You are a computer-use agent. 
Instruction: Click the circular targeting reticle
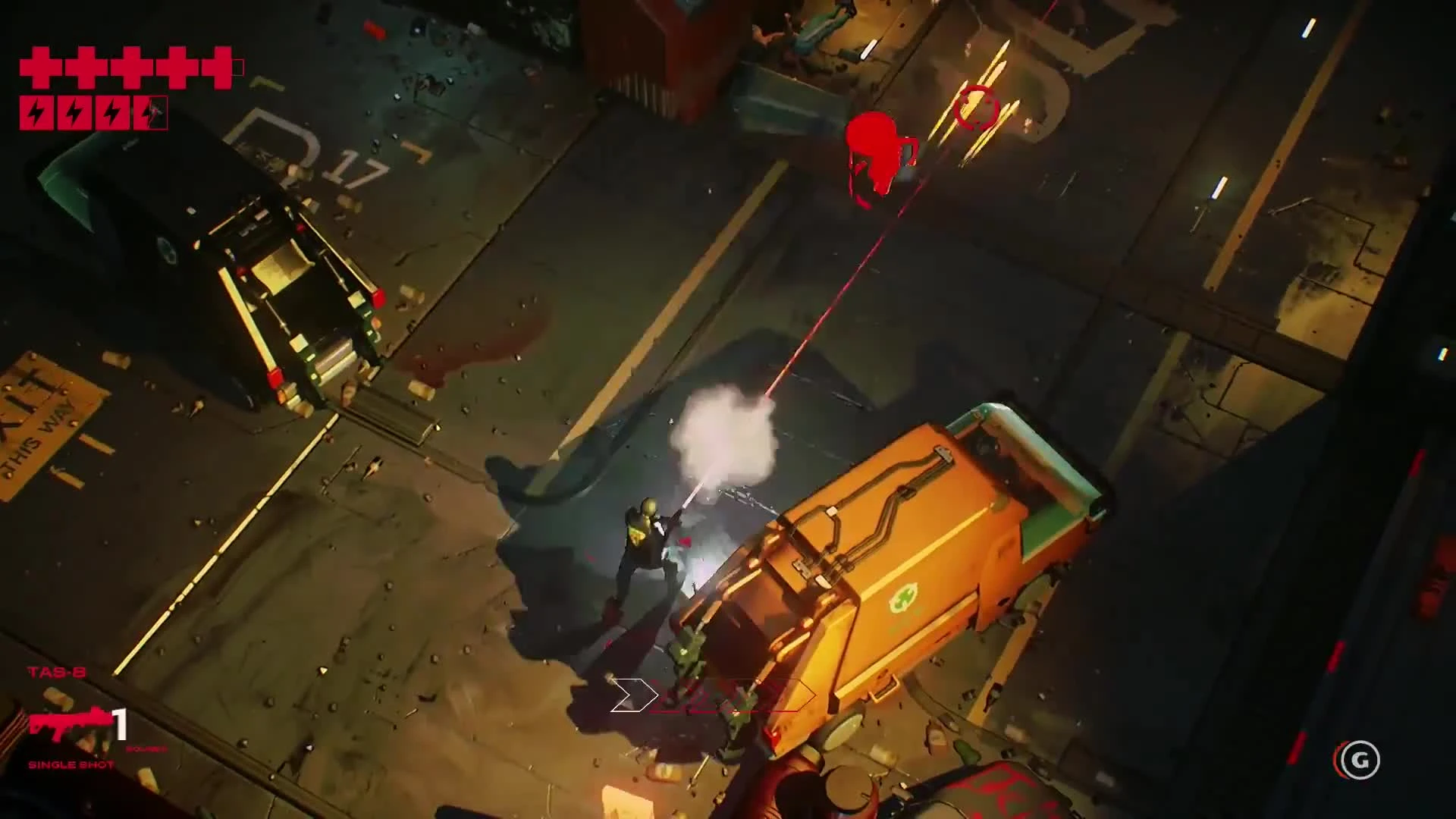click(977, 108)
